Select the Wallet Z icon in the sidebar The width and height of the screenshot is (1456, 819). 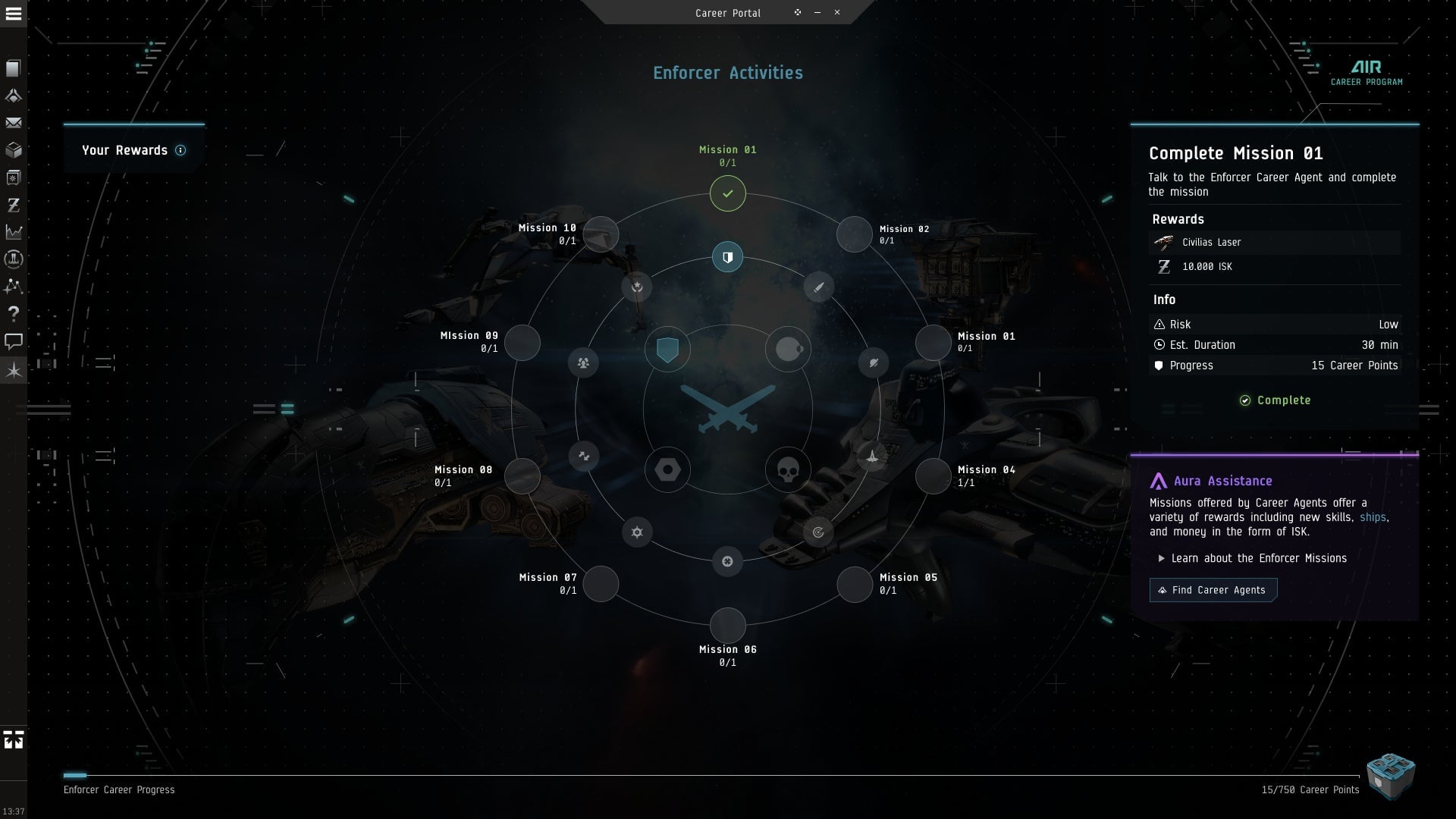click(12, 205)
